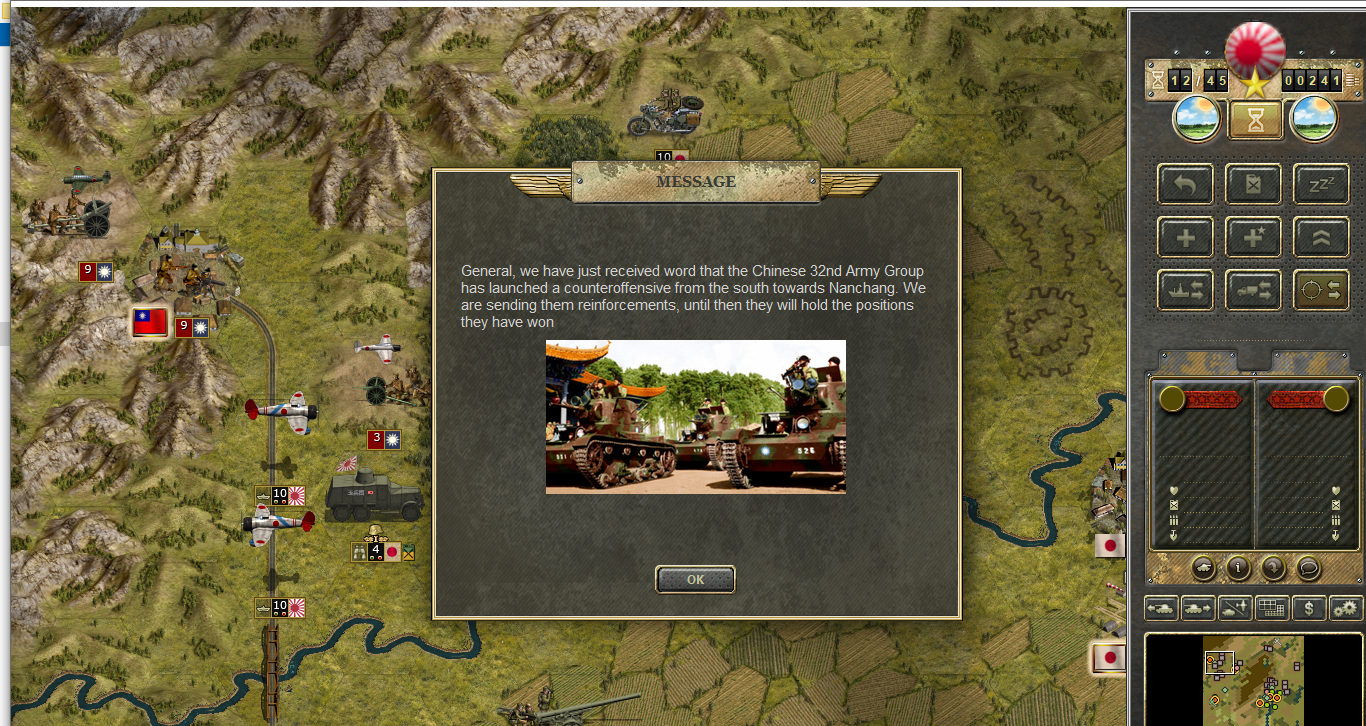Go to the next unit

coord(1198,607)
